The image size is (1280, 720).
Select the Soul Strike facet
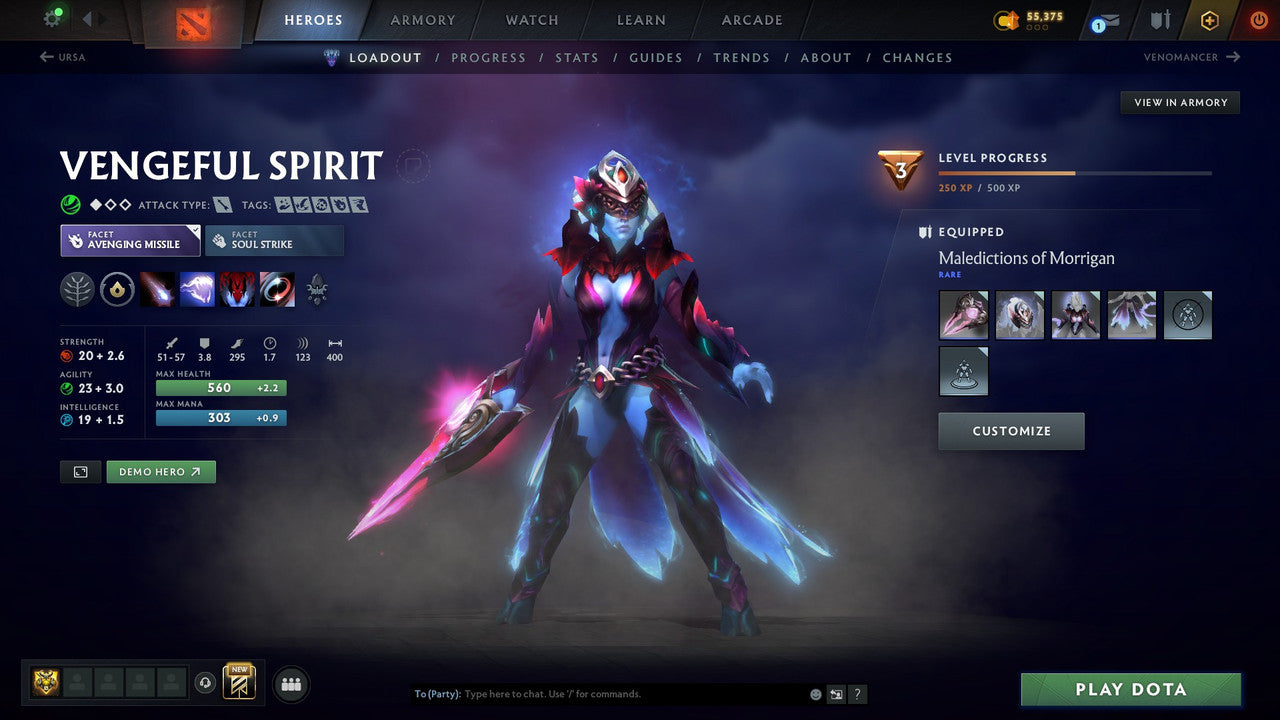point(274,240)
